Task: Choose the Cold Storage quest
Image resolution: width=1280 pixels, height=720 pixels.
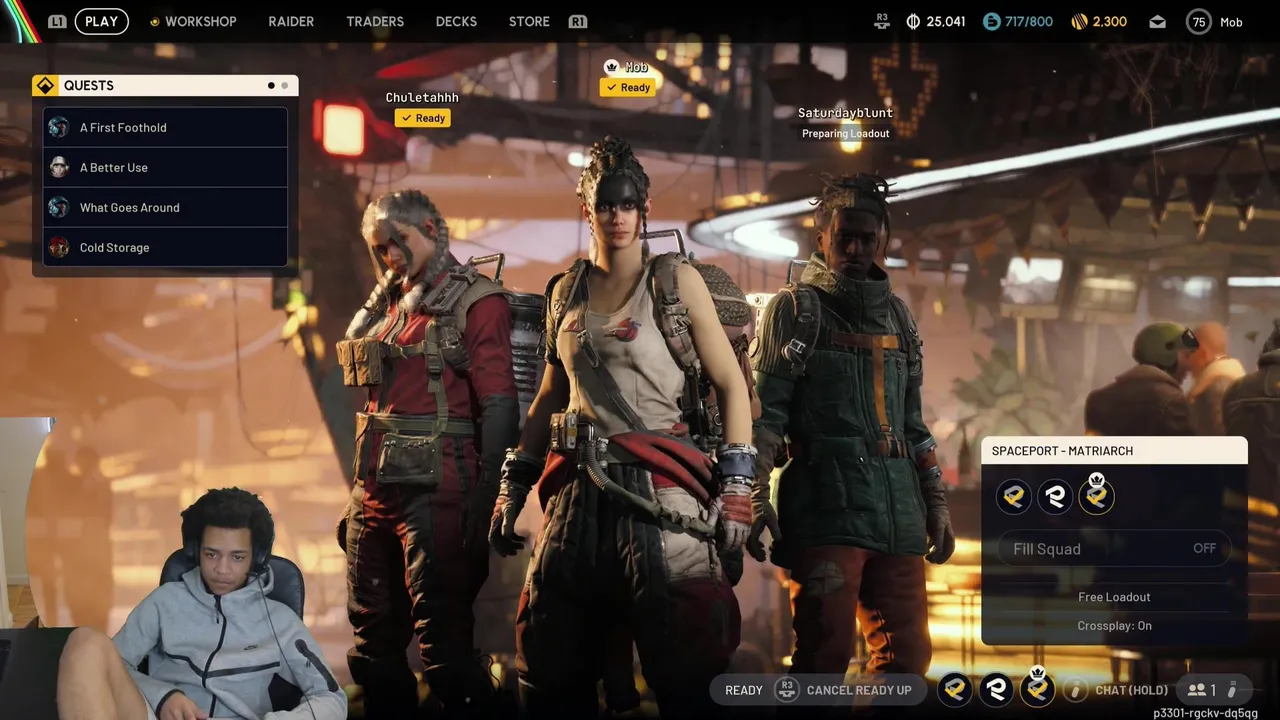Action: [165, 247]
